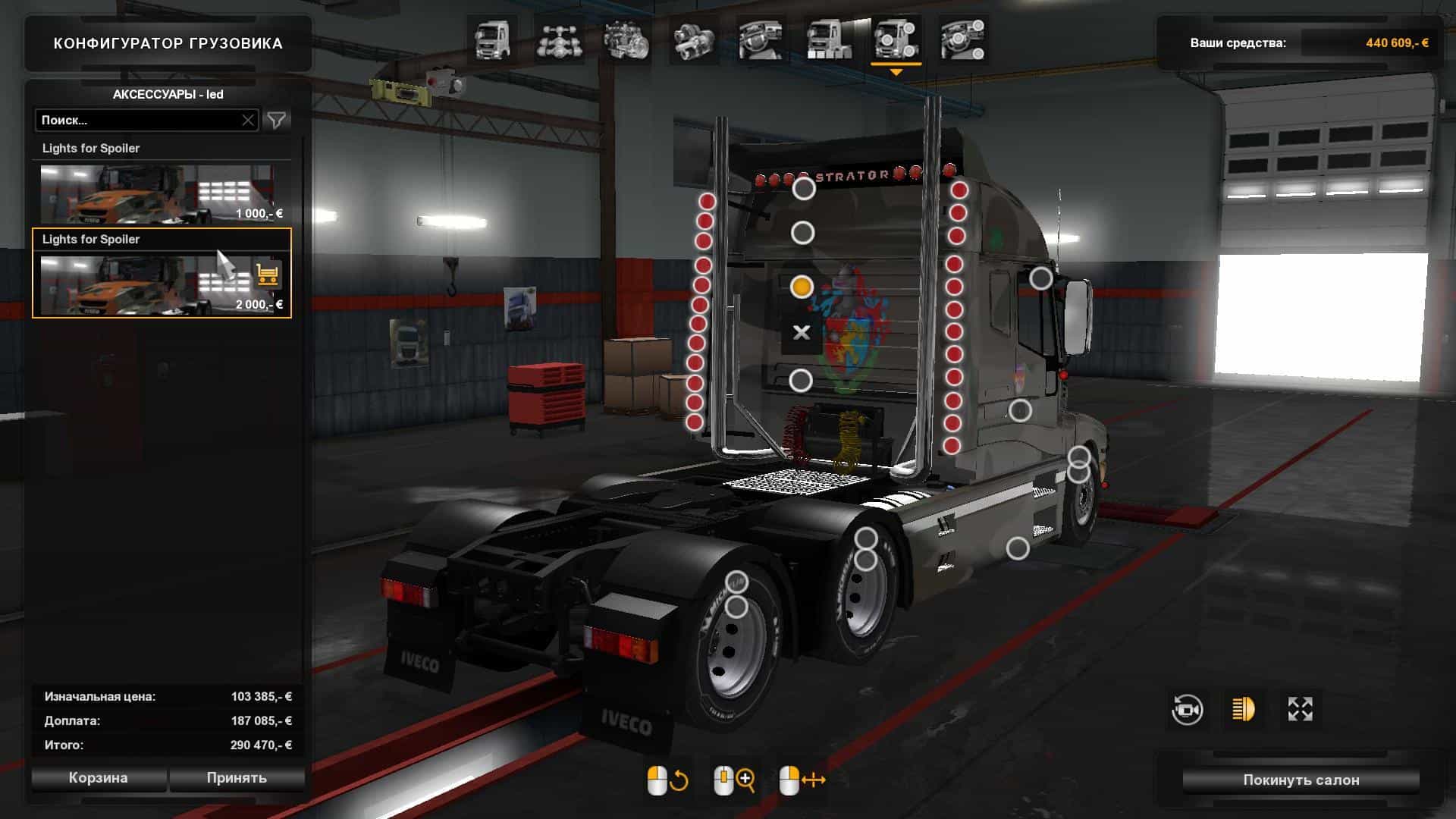This screenshot has height=819, width=1456.
Task: Leave the shop via Покинуть салон
Action: 1301,780
